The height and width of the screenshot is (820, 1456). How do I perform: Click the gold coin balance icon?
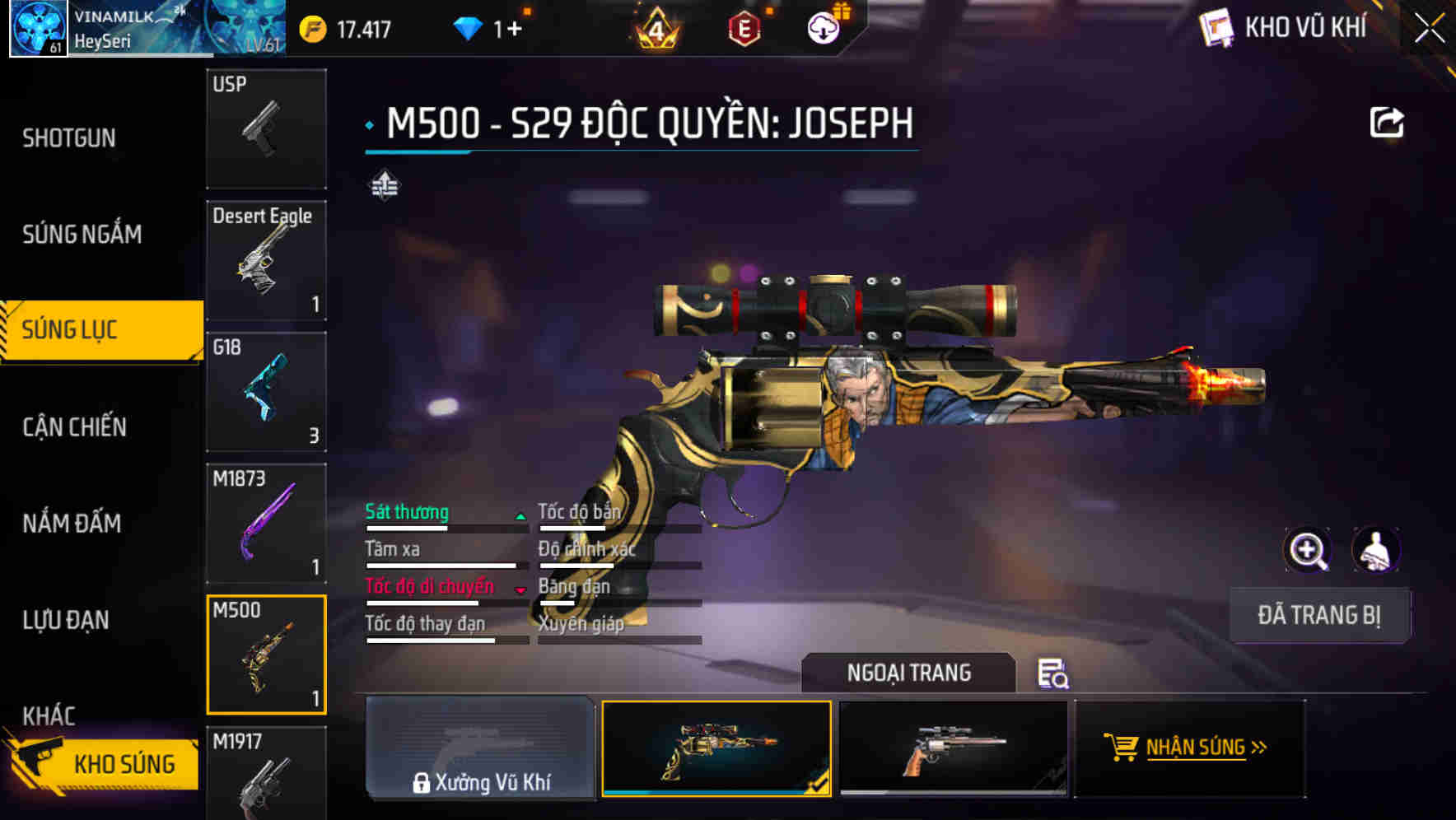311,26
